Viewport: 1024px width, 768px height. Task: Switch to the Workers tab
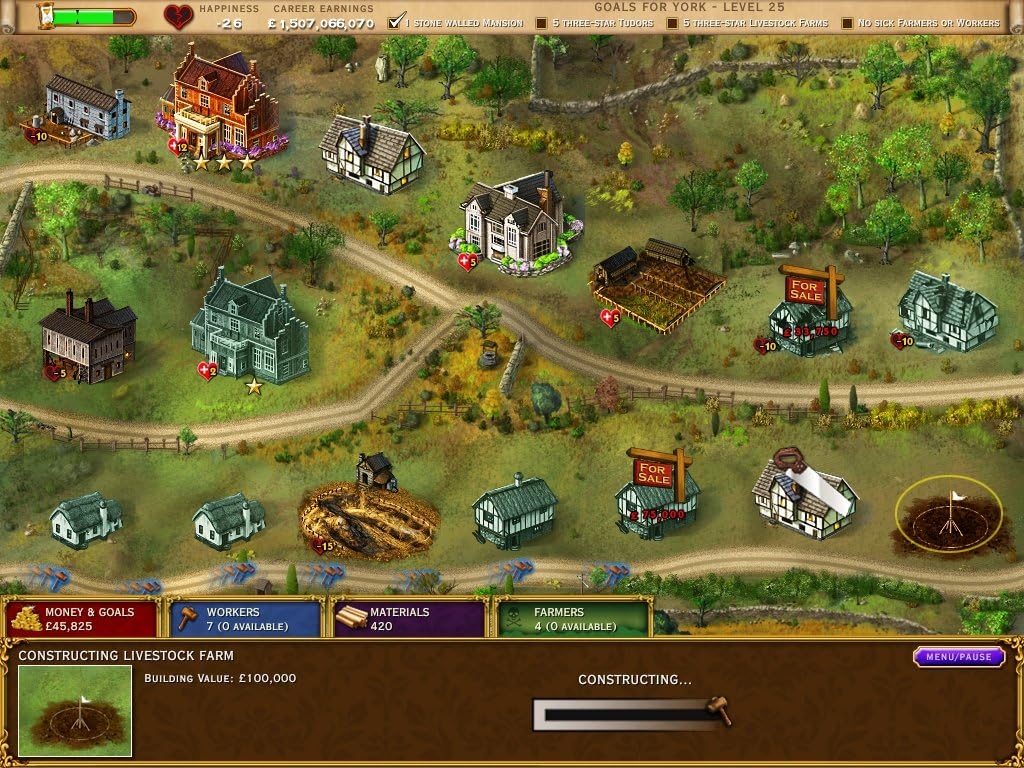[245, 618]
